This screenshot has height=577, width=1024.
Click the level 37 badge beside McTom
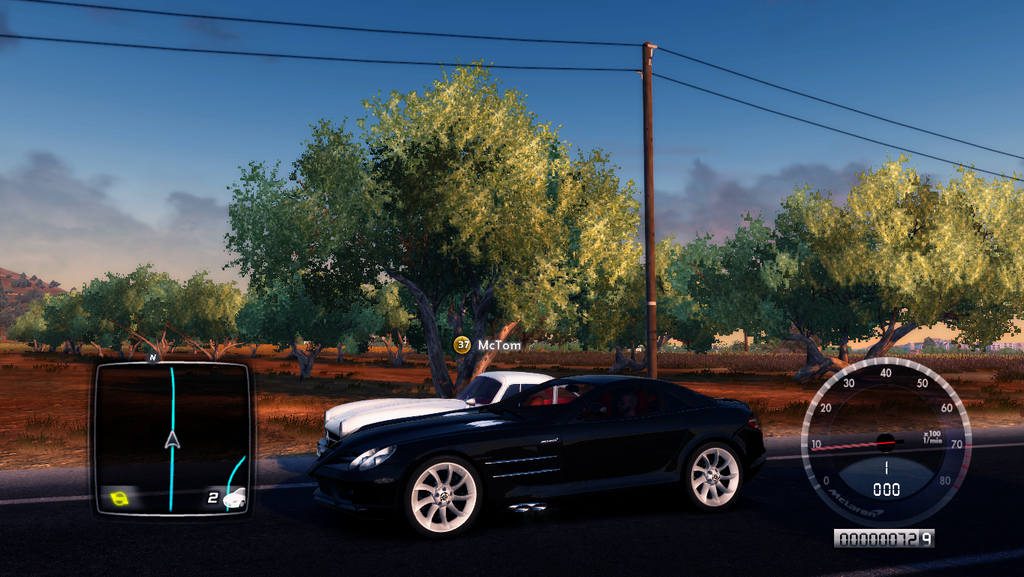click(462, 345)
